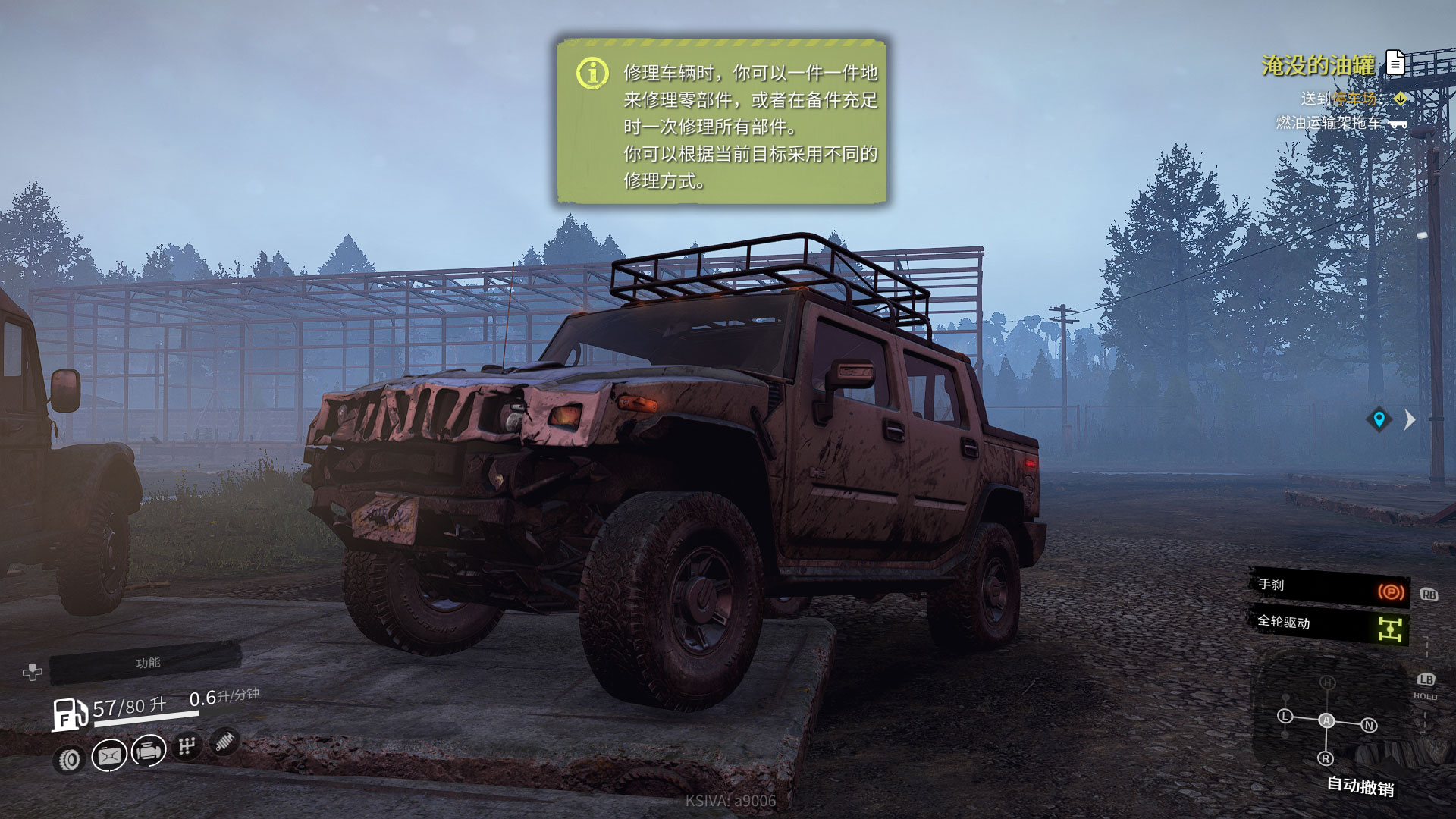The image size is (1456, 819).
Task: Click the fuel tank damage status icon
Action: click(109, 755)
